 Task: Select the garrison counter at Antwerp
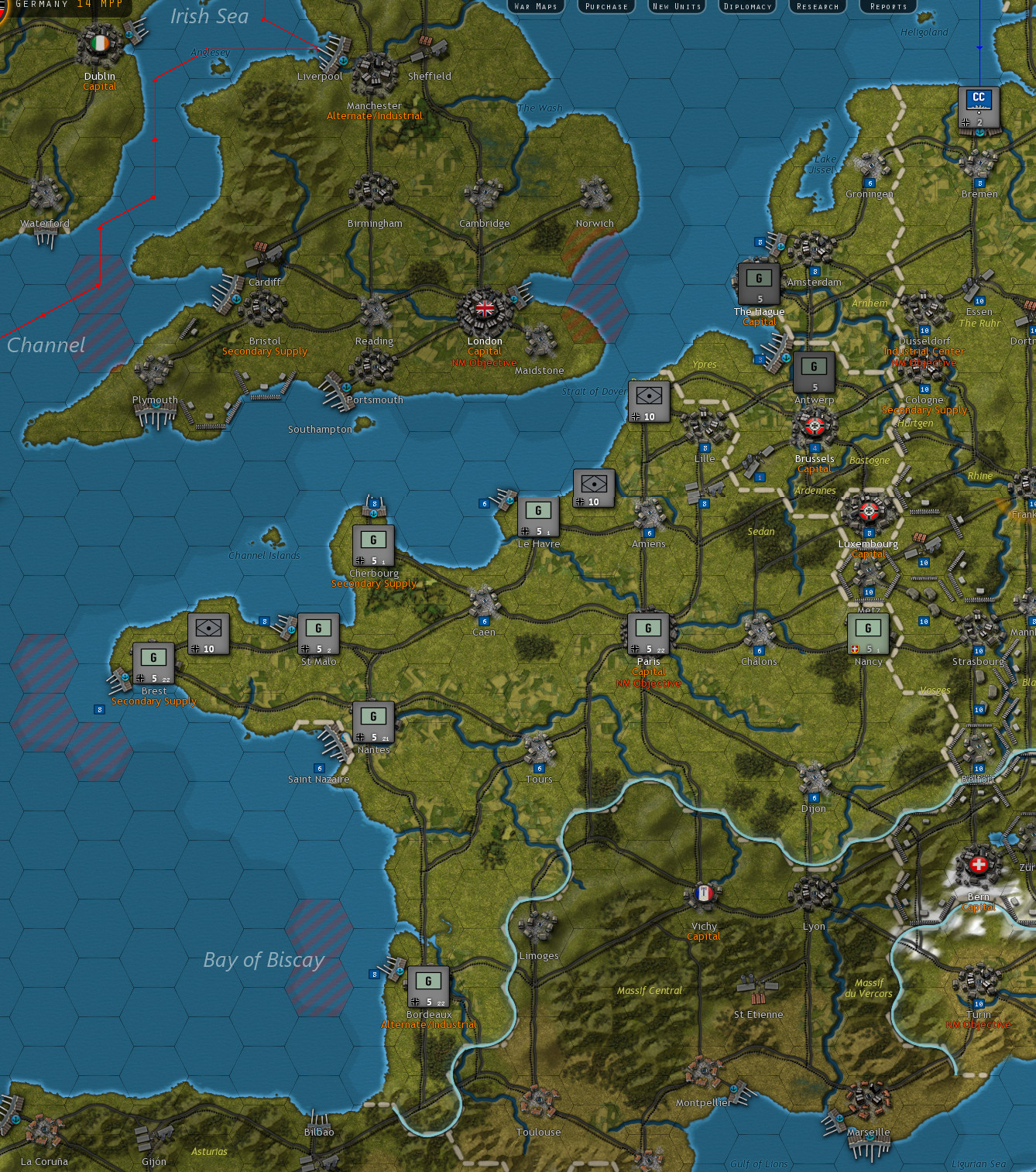pos(814,372)
